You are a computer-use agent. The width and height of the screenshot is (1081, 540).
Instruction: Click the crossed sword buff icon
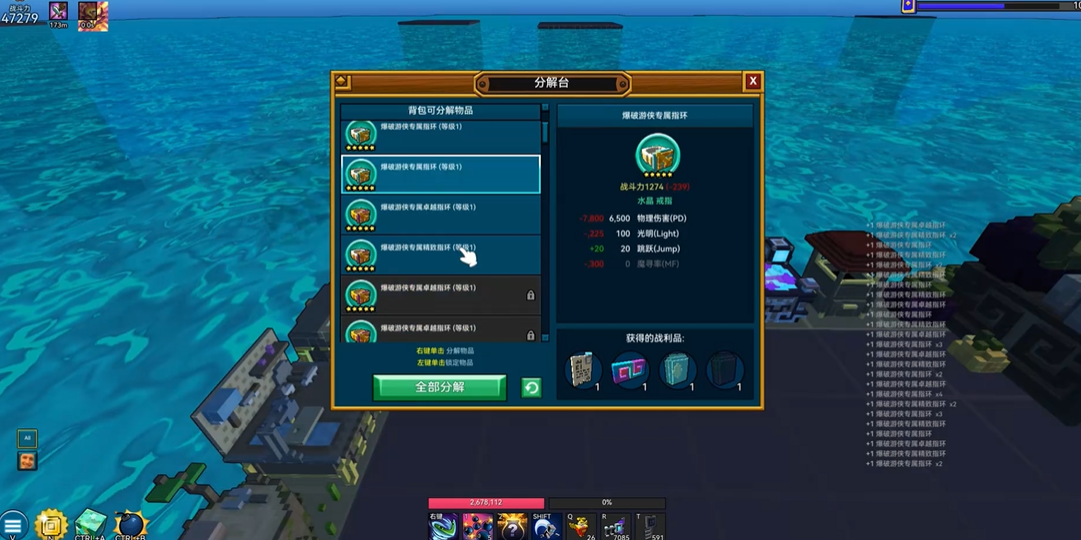pos(58,12)
